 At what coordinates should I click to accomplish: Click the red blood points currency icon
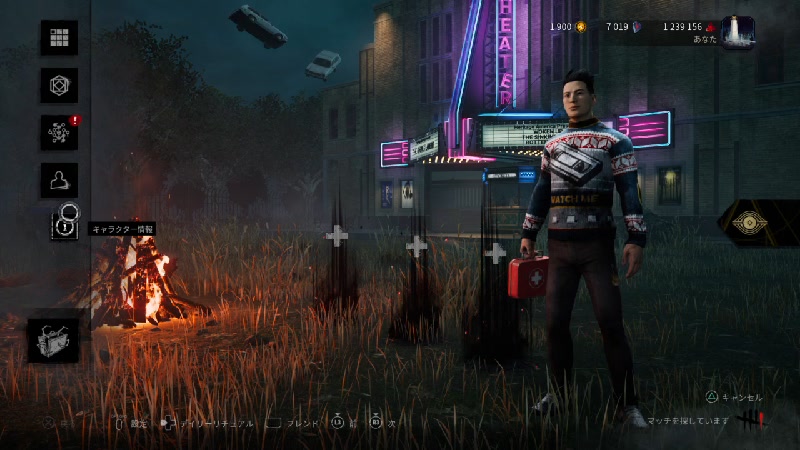point(711,26)
